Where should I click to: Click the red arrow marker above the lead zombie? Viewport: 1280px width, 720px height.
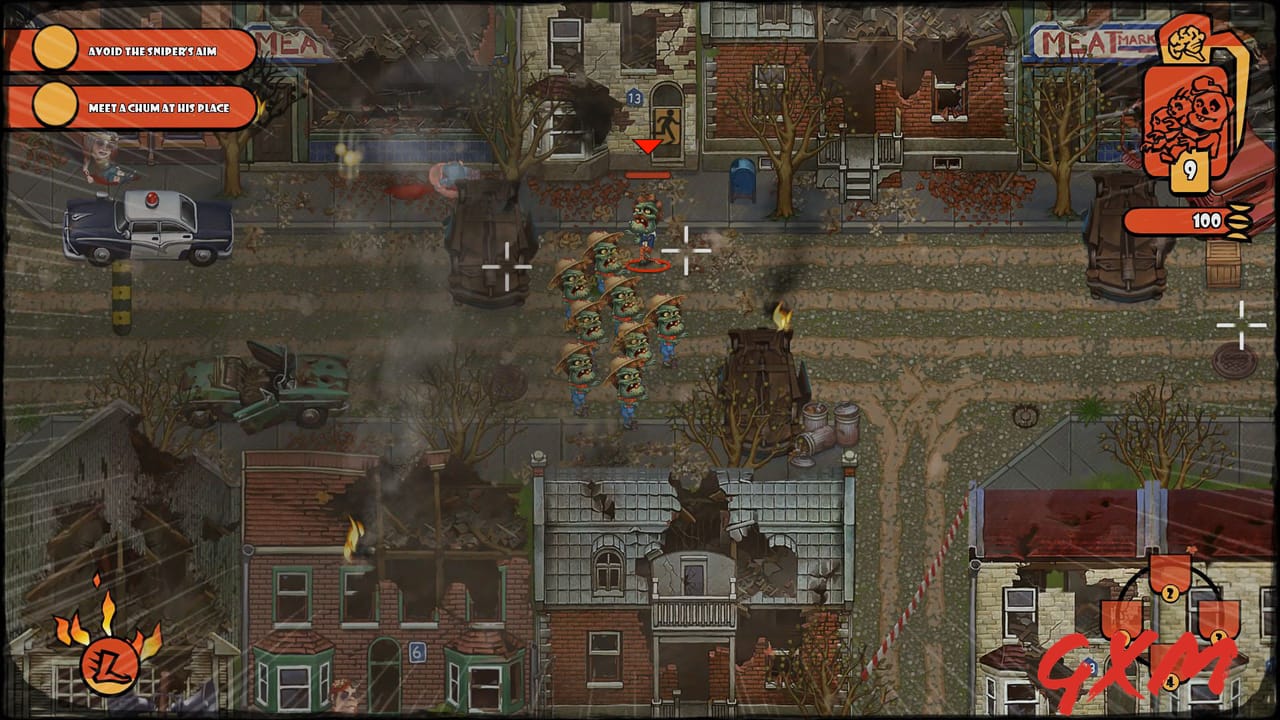point(648,148)
